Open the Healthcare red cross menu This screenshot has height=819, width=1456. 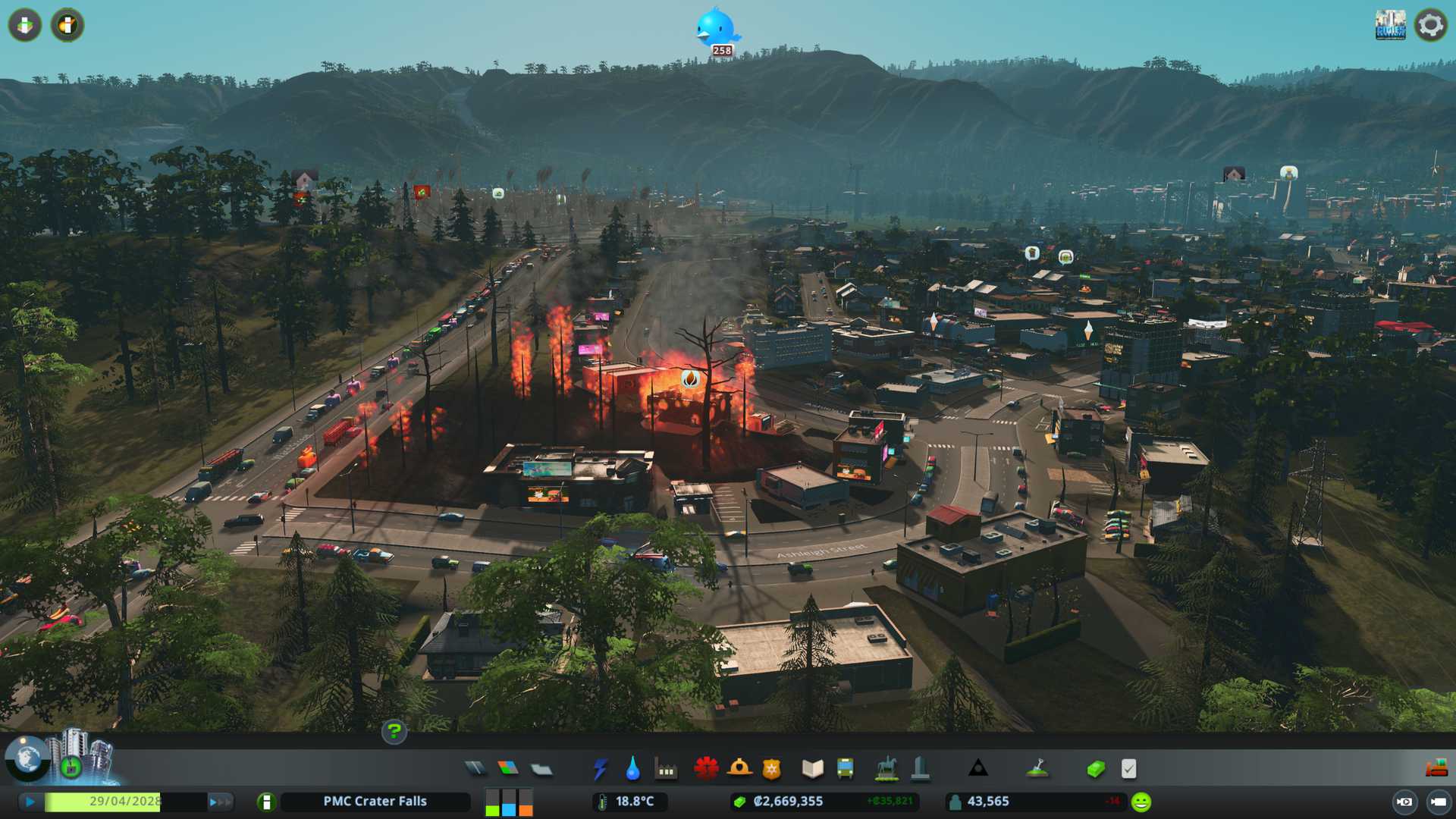[706, 769]
